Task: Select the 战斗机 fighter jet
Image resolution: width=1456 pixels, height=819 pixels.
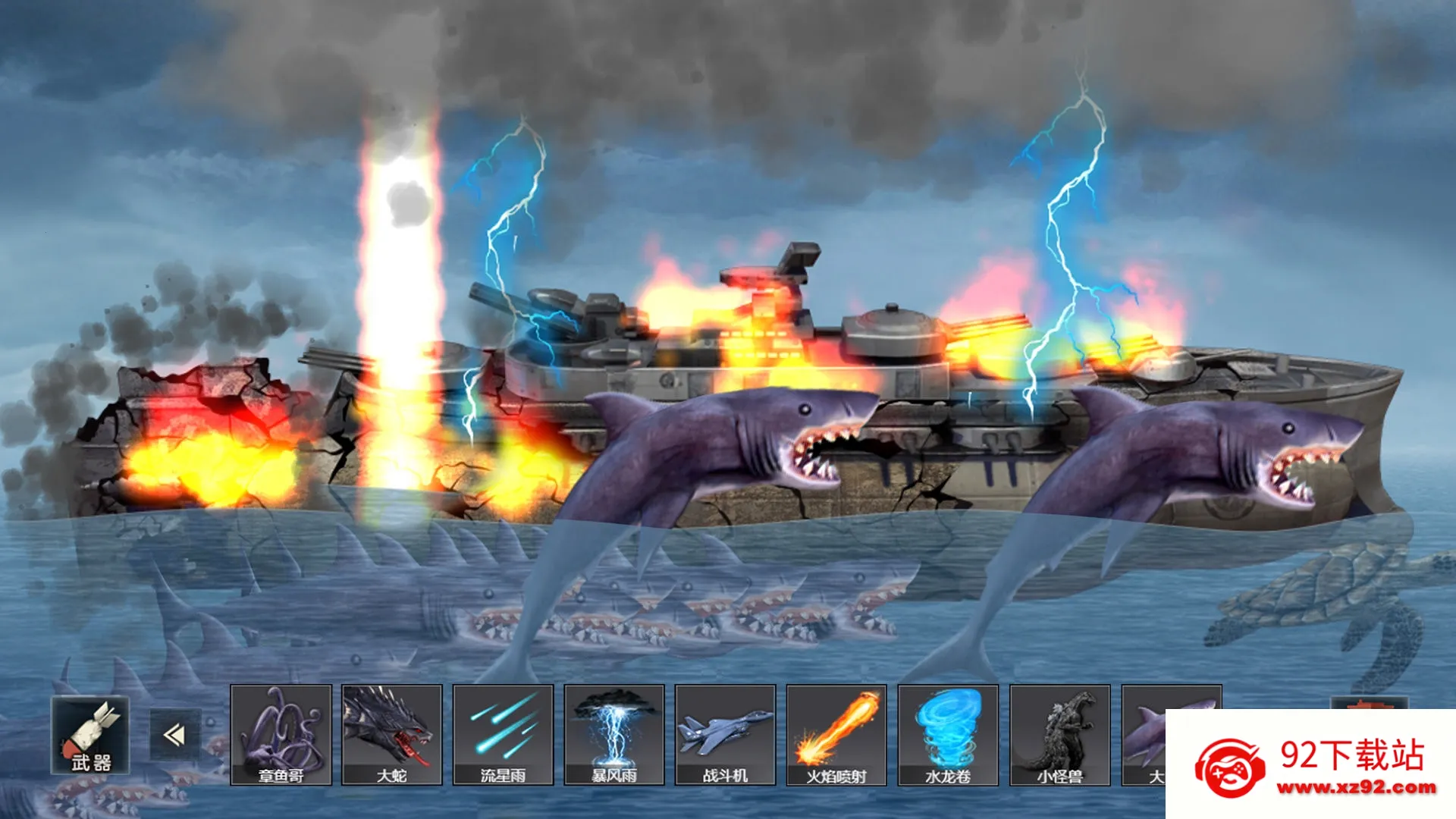Action: coord(725,734)
